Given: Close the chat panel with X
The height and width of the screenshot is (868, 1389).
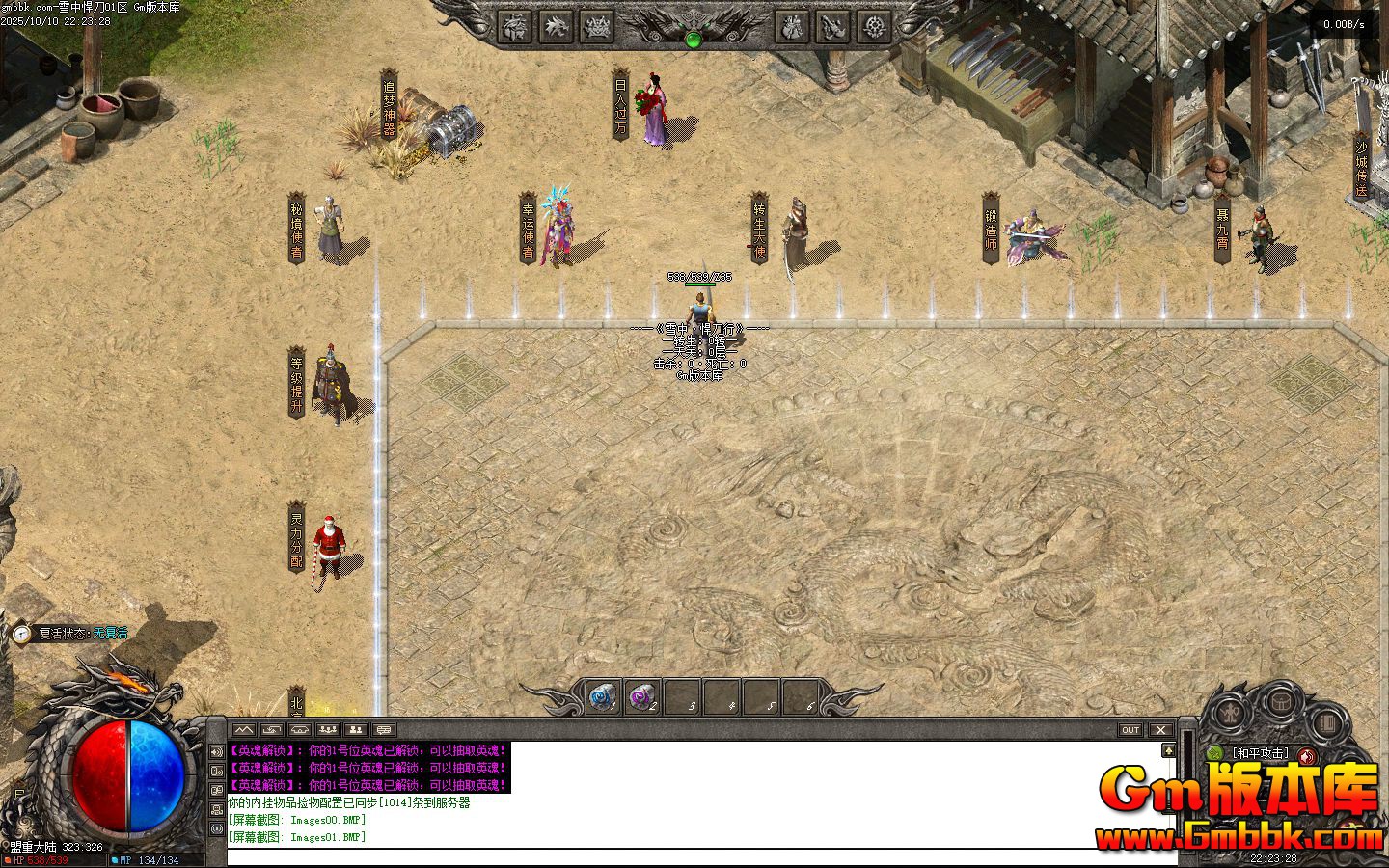Looking at the screenshot, I should (x=1161, y=730).
